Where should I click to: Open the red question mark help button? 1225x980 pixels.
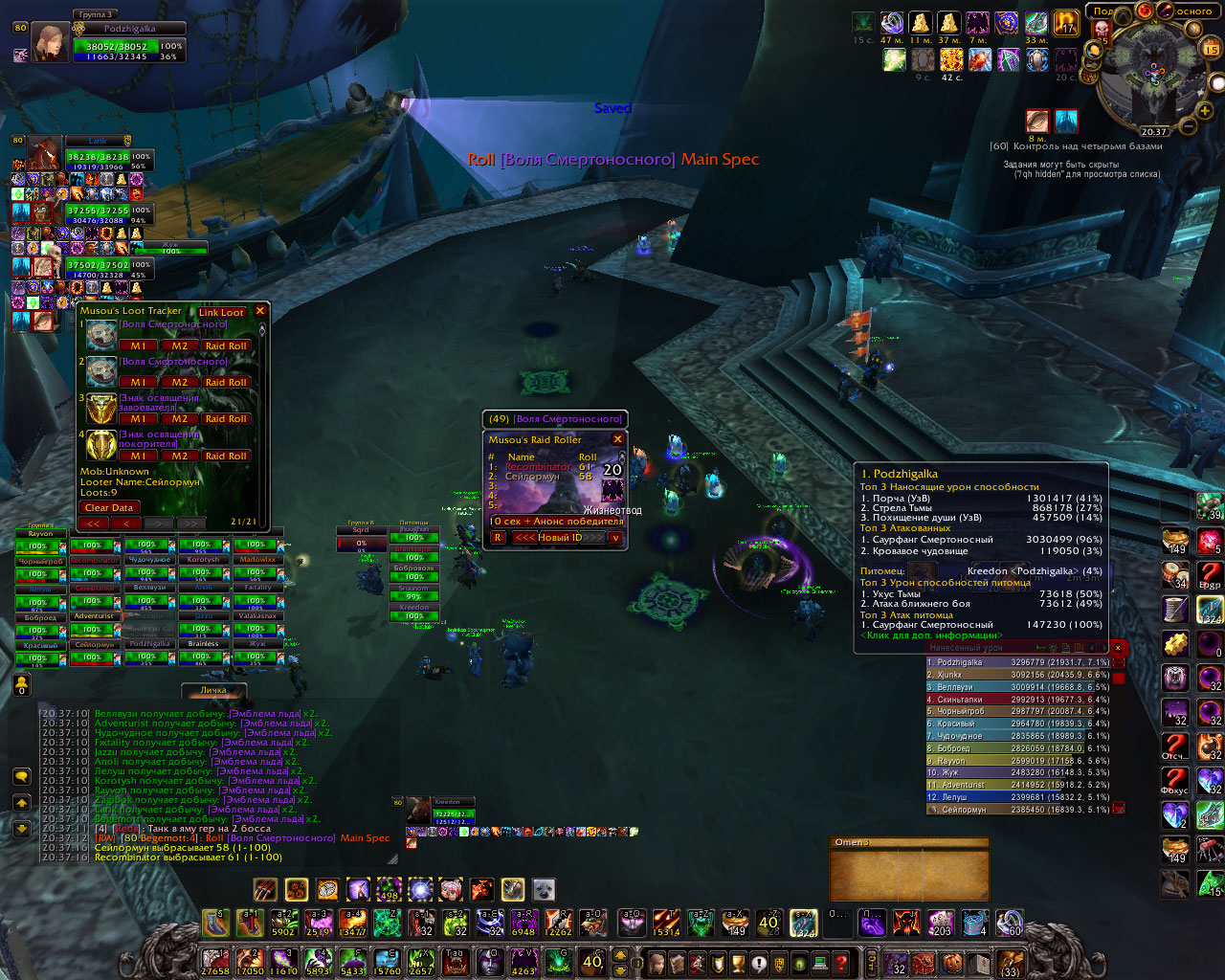click(x=840, y=962)
